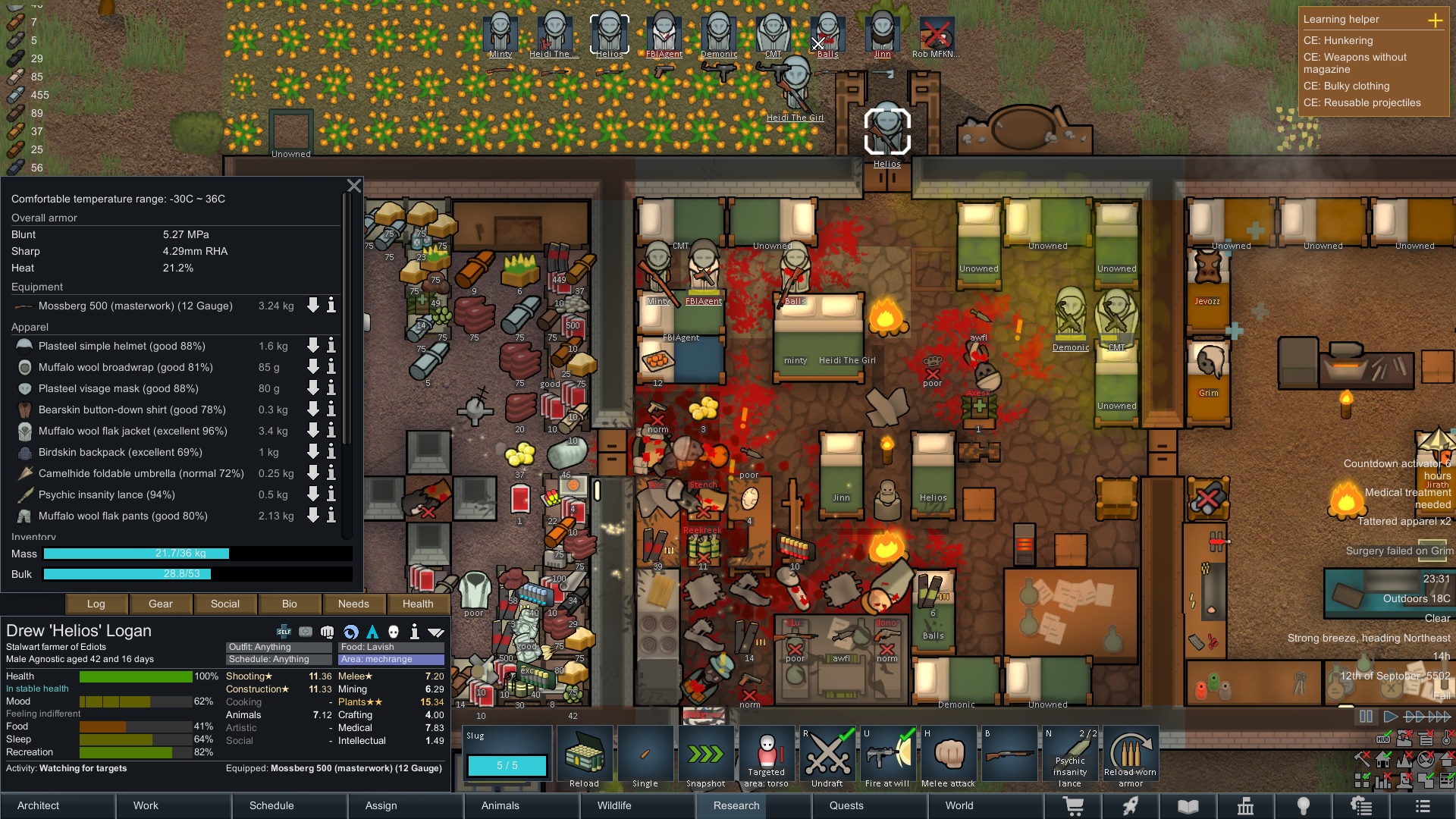1456x819 pixels.
Task: Click the Undraft command button
Action: (x=827, y=755)
